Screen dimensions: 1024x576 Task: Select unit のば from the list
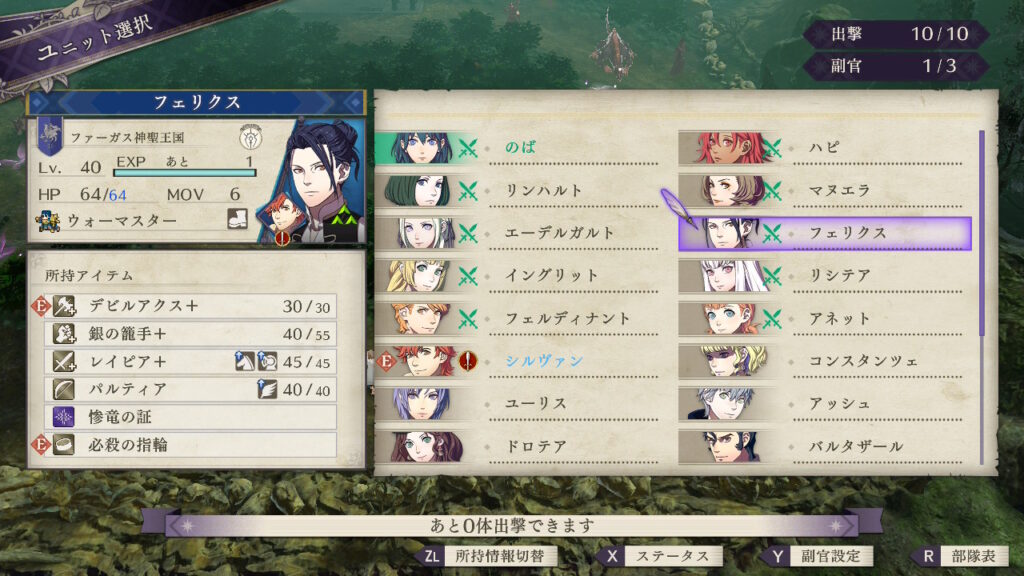[x=520, y=148]
